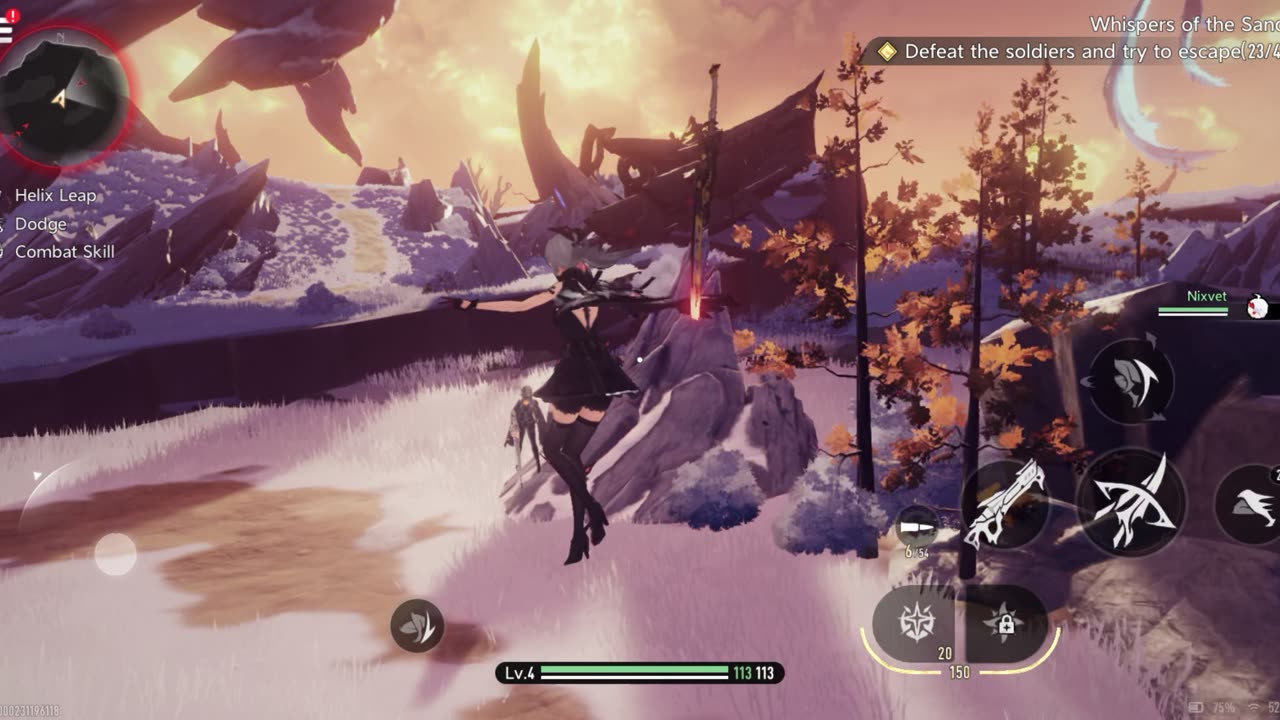This screenshot has width=1280, height=720.
Task: Tap the bullet reload icon
Action: click(916, 527)
